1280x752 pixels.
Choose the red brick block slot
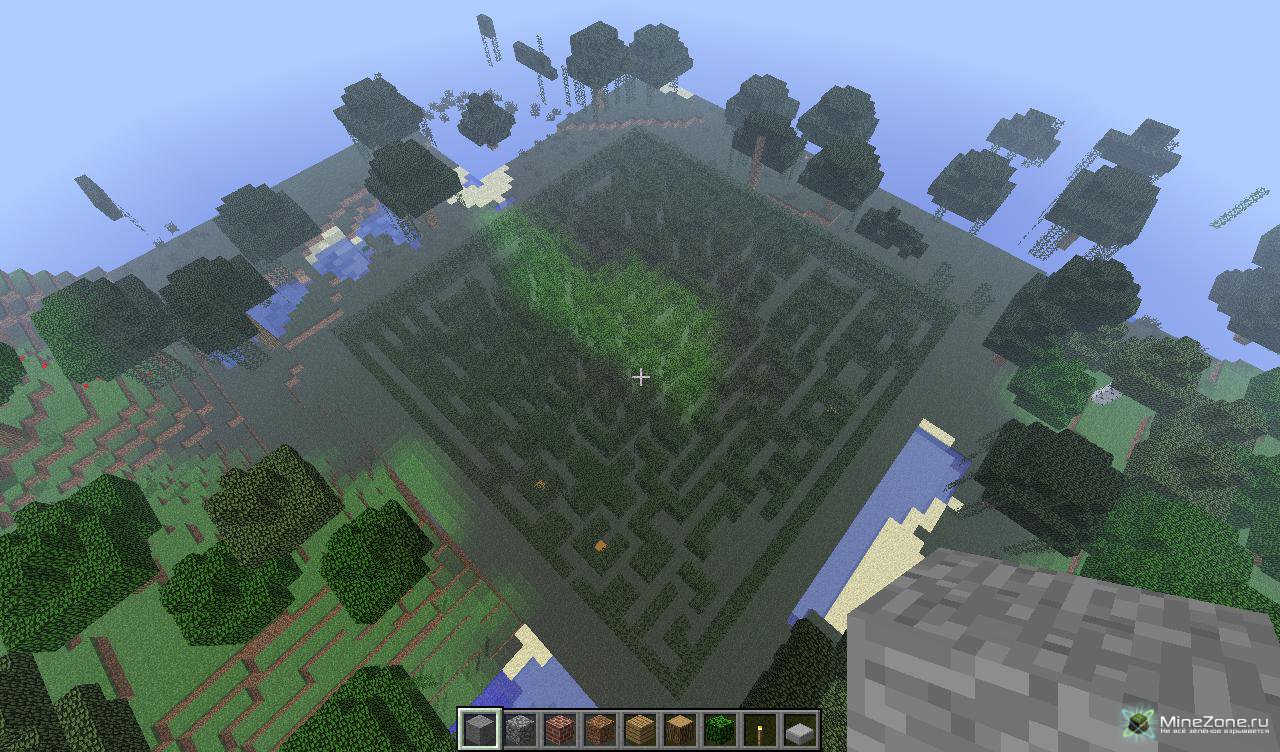coord(560,729)
